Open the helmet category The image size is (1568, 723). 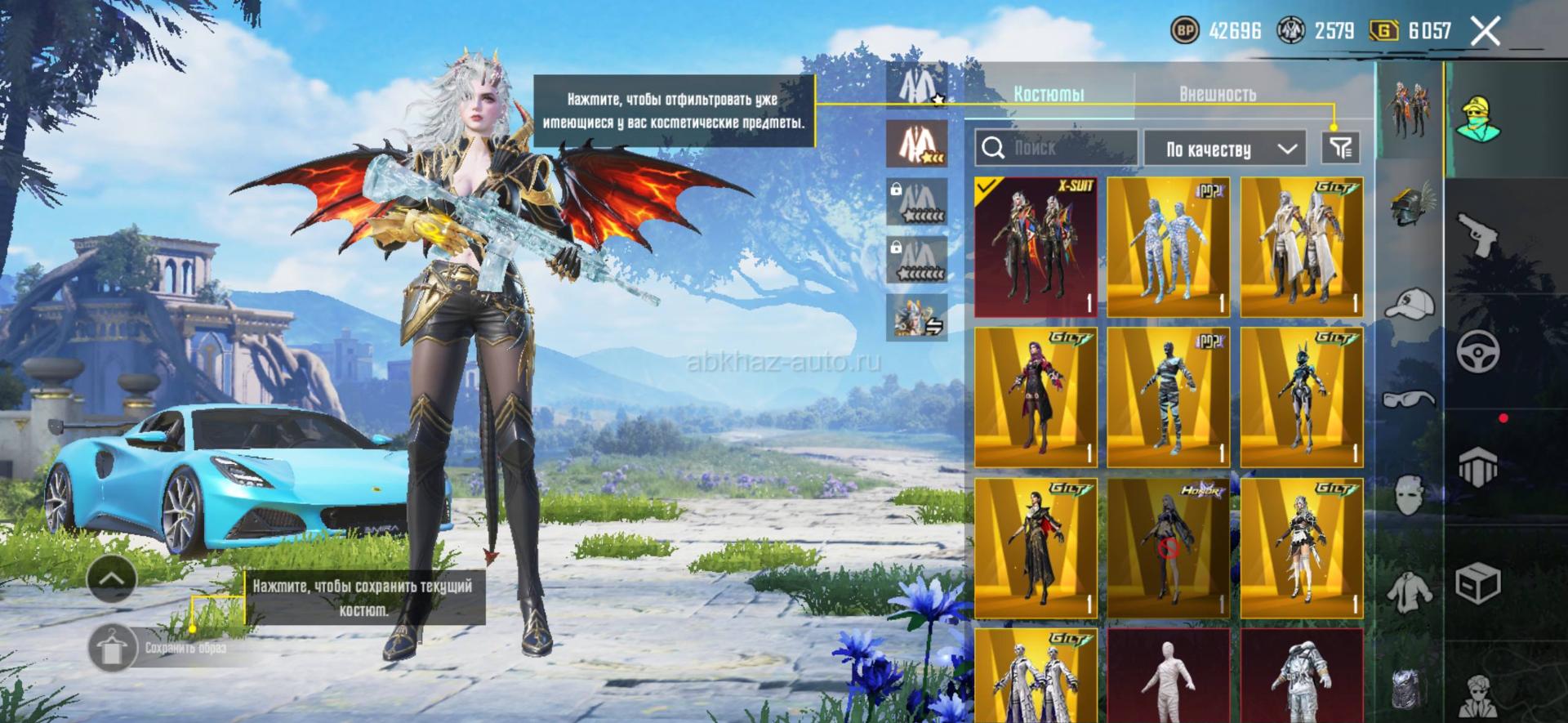coord(1410,204)
